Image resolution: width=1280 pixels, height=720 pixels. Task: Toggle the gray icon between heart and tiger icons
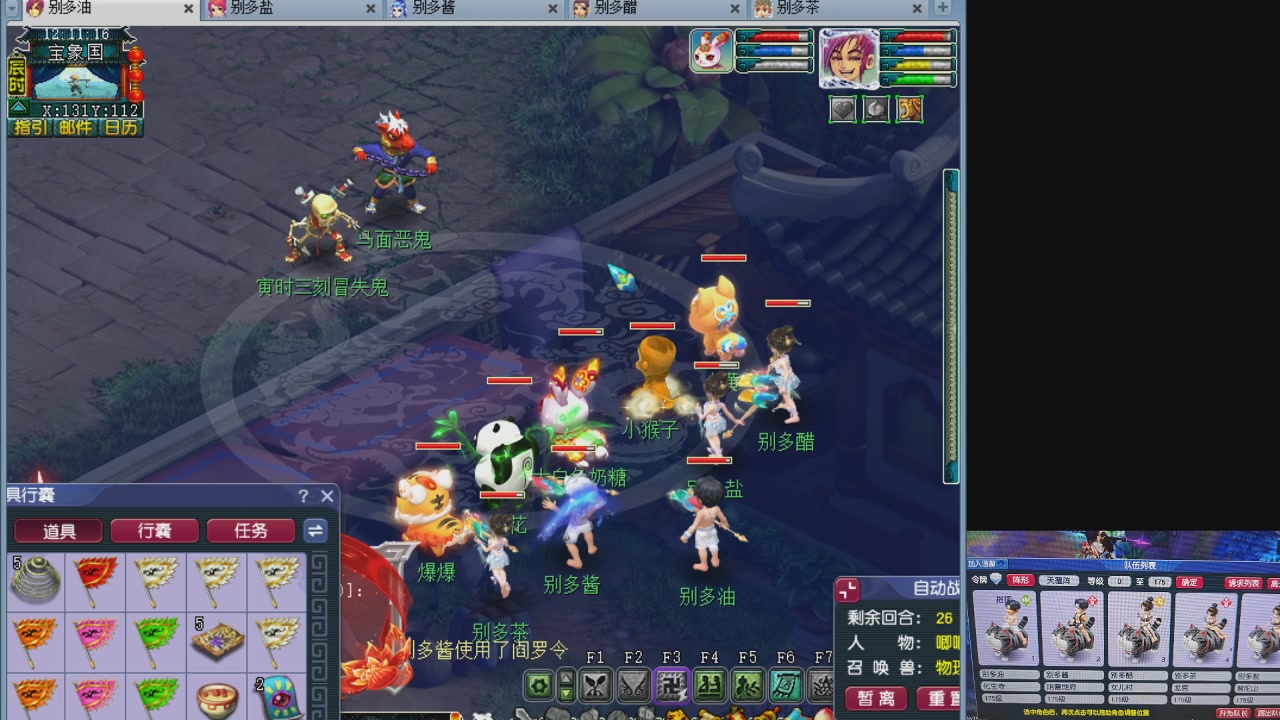pyautogui.click(x=877, y=109)
